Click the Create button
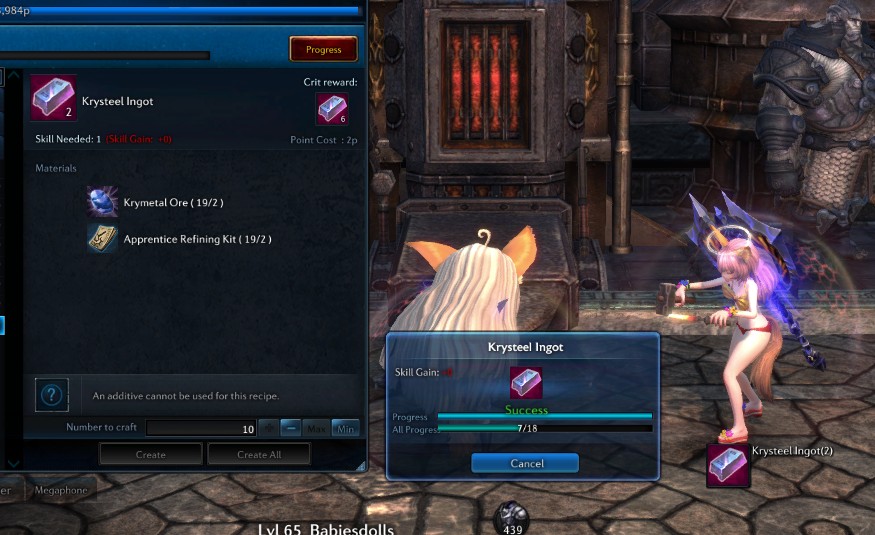 pos(150,454)
